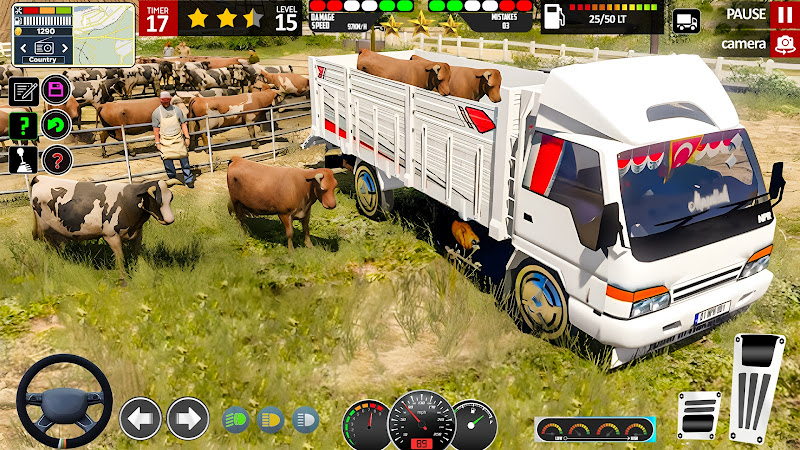800x450 pixels.
Task: Open the notepad and pencil icon
Action: 24,92
